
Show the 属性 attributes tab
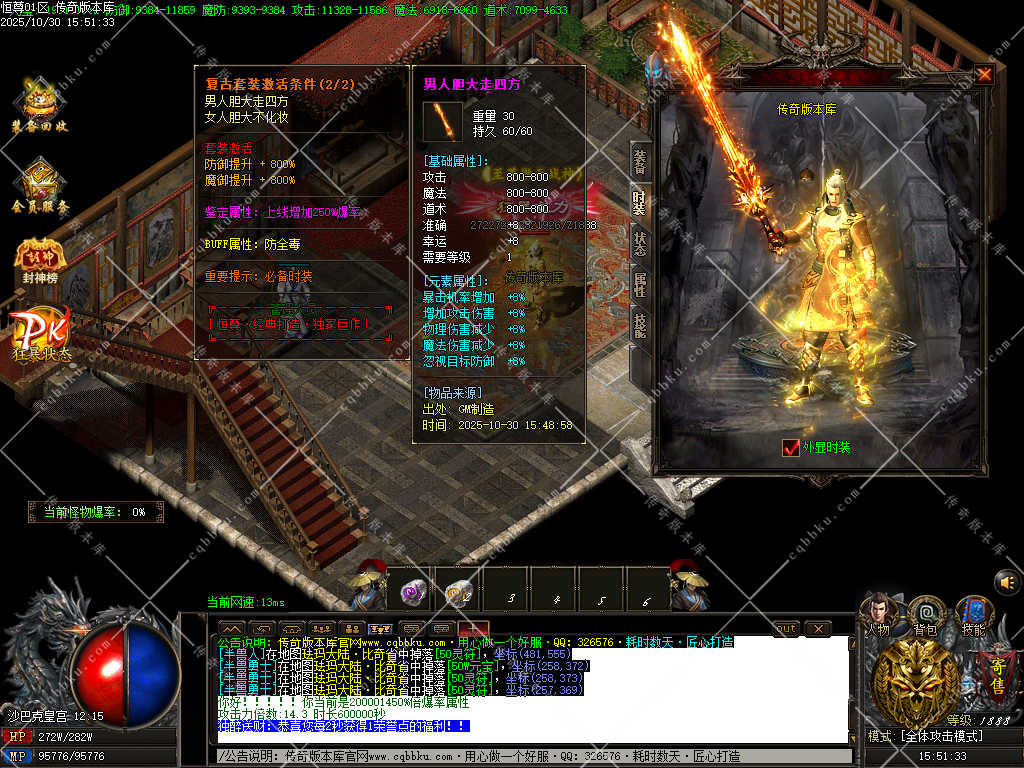[639, 284]
